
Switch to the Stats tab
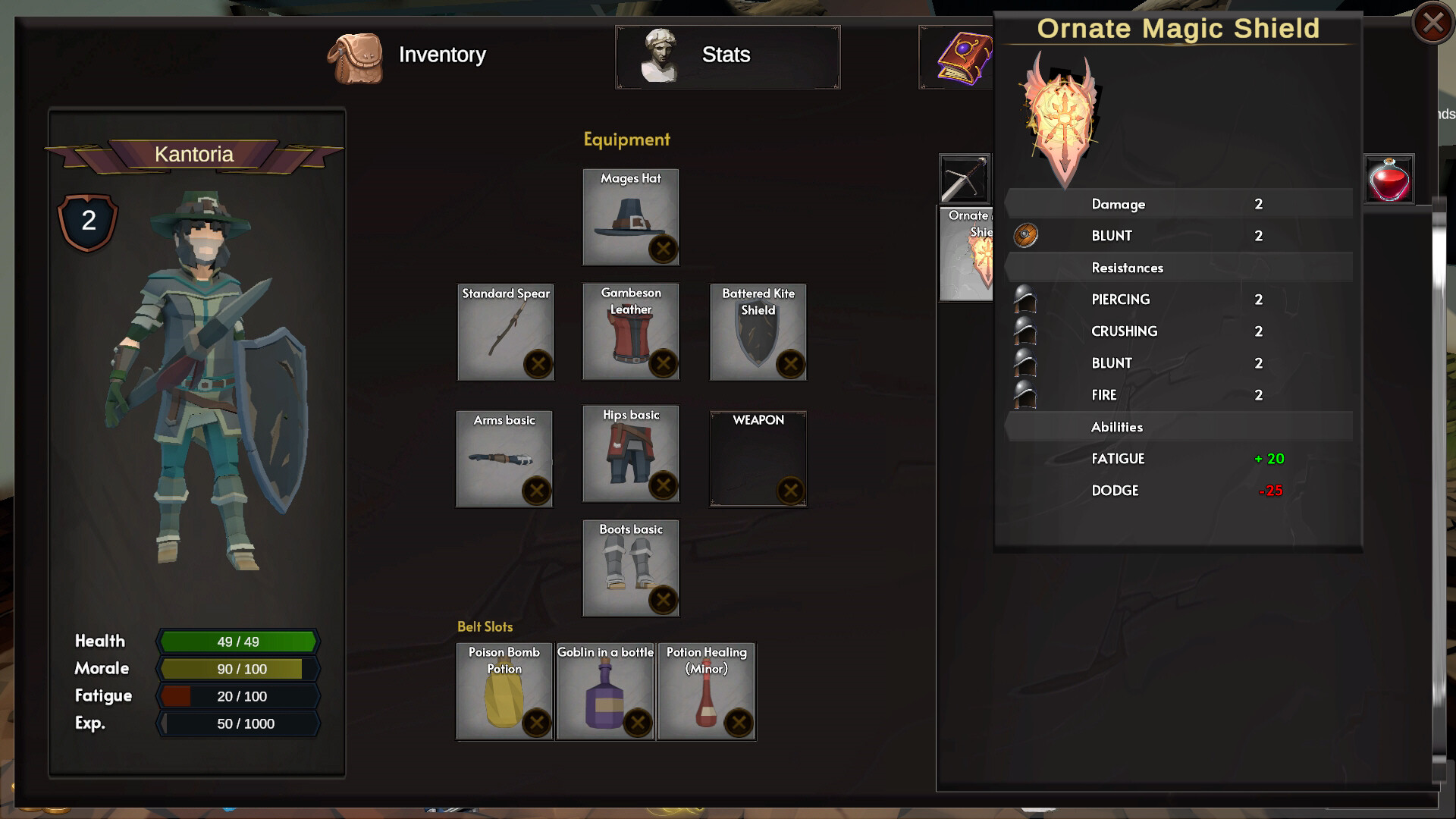[726, 55]
